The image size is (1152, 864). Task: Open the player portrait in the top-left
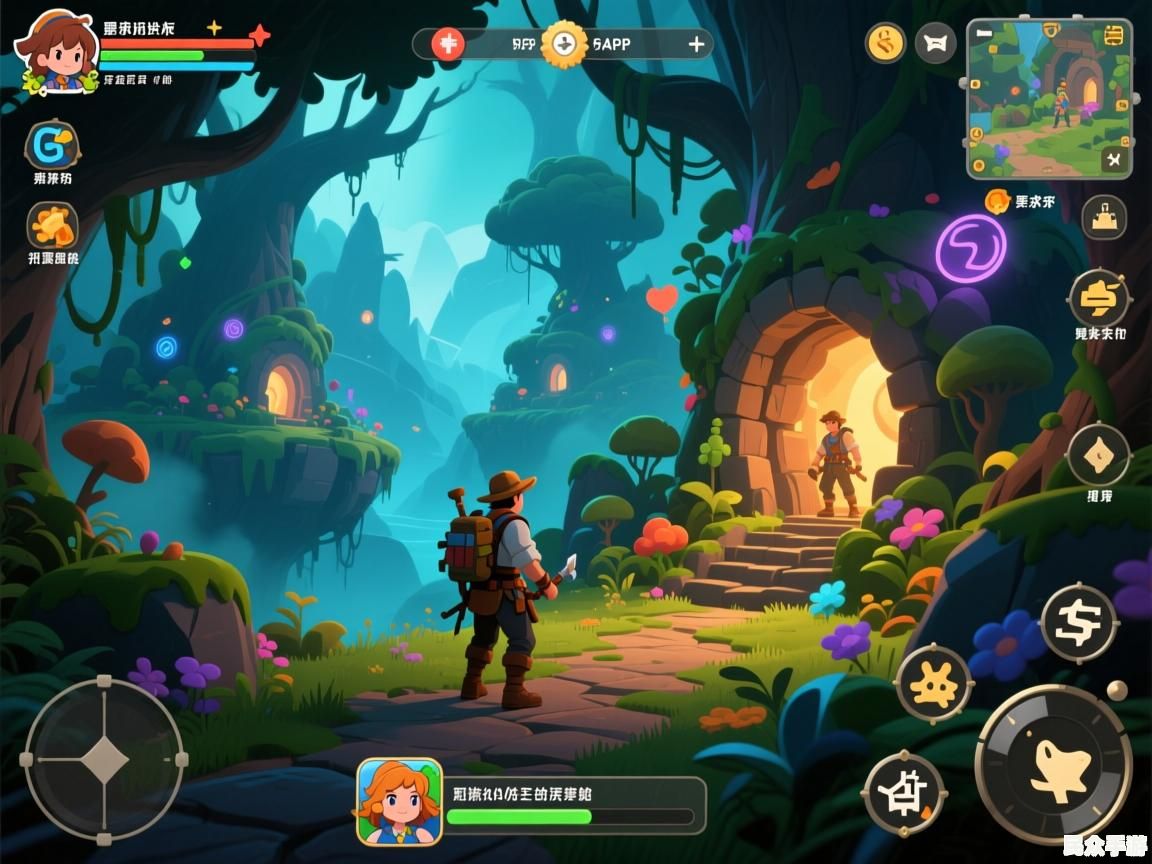[54, 50]
